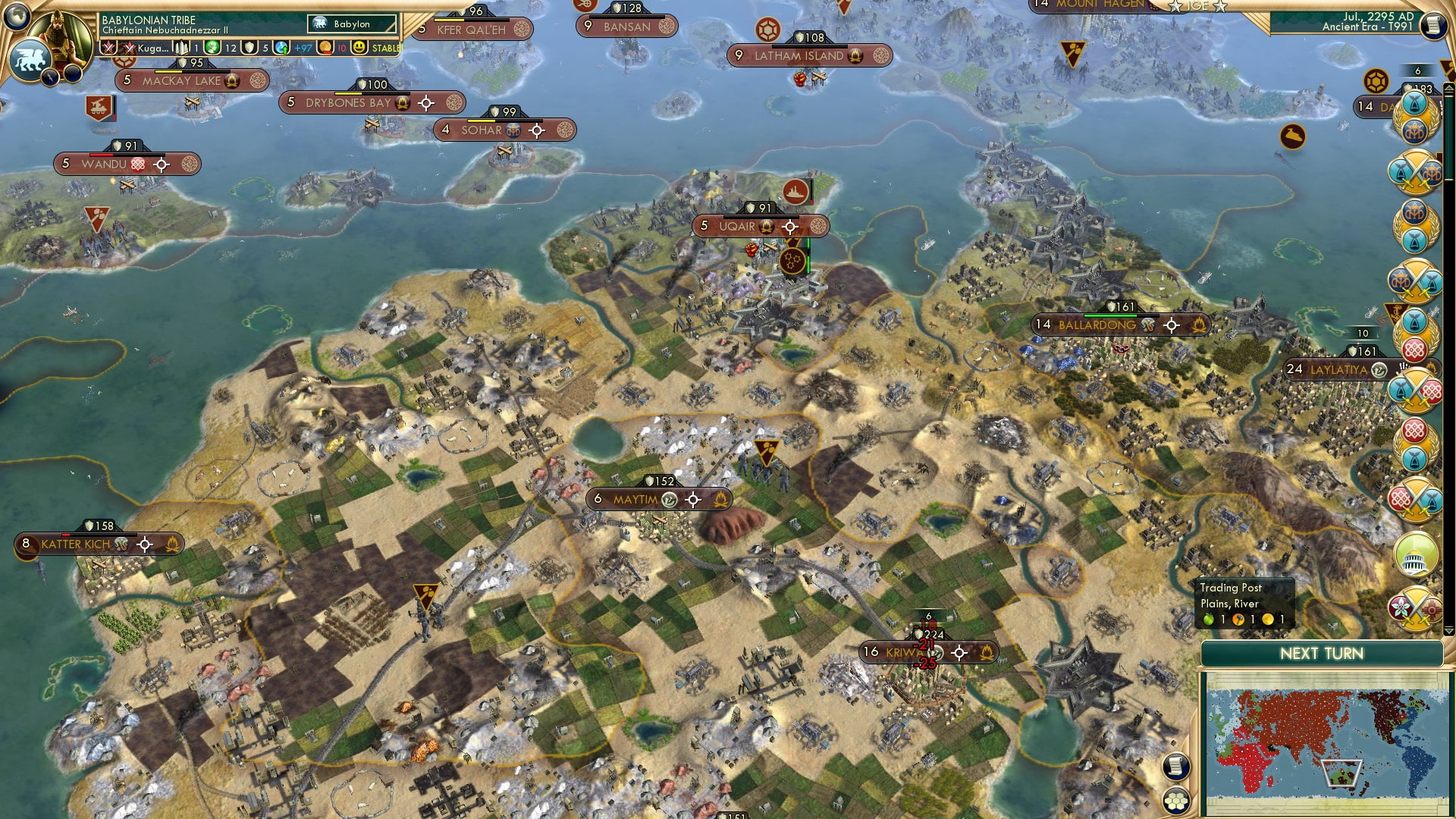Click a whale-emblem city-state notification

[x=1414, y=317]
